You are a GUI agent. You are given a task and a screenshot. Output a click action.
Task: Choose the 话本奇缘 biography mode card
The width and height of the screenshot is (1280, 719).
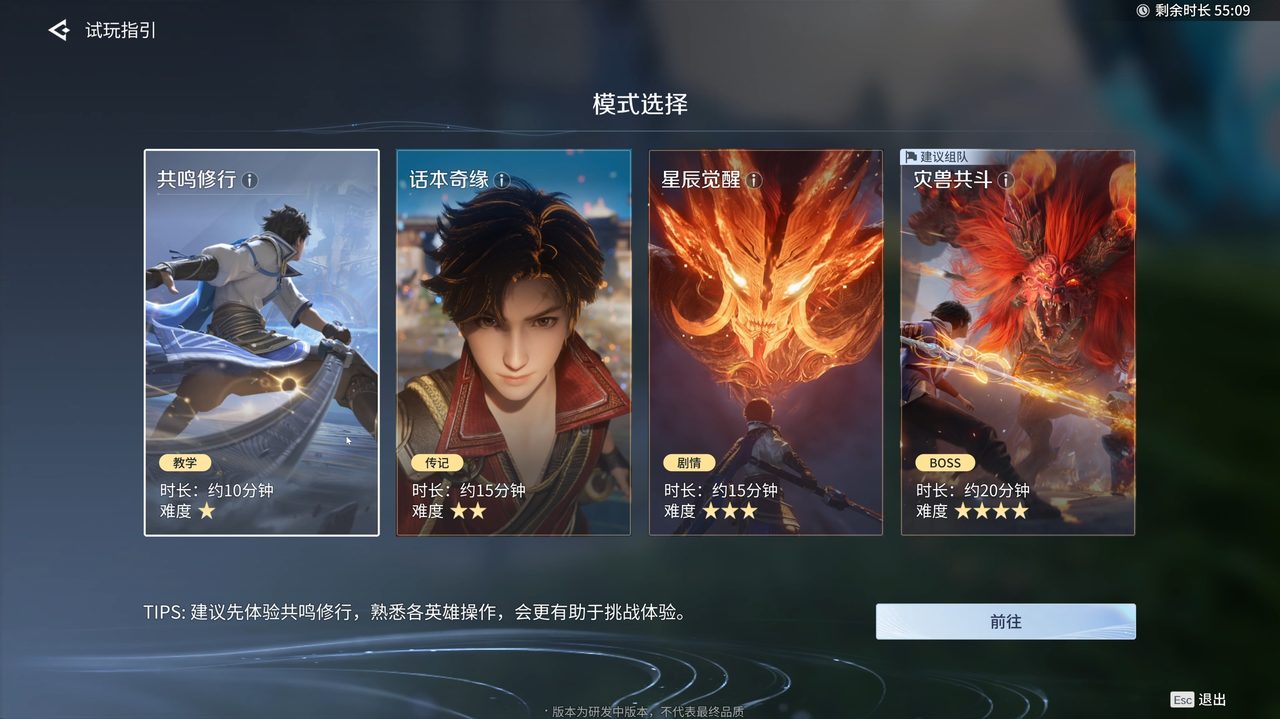(513, 342)
